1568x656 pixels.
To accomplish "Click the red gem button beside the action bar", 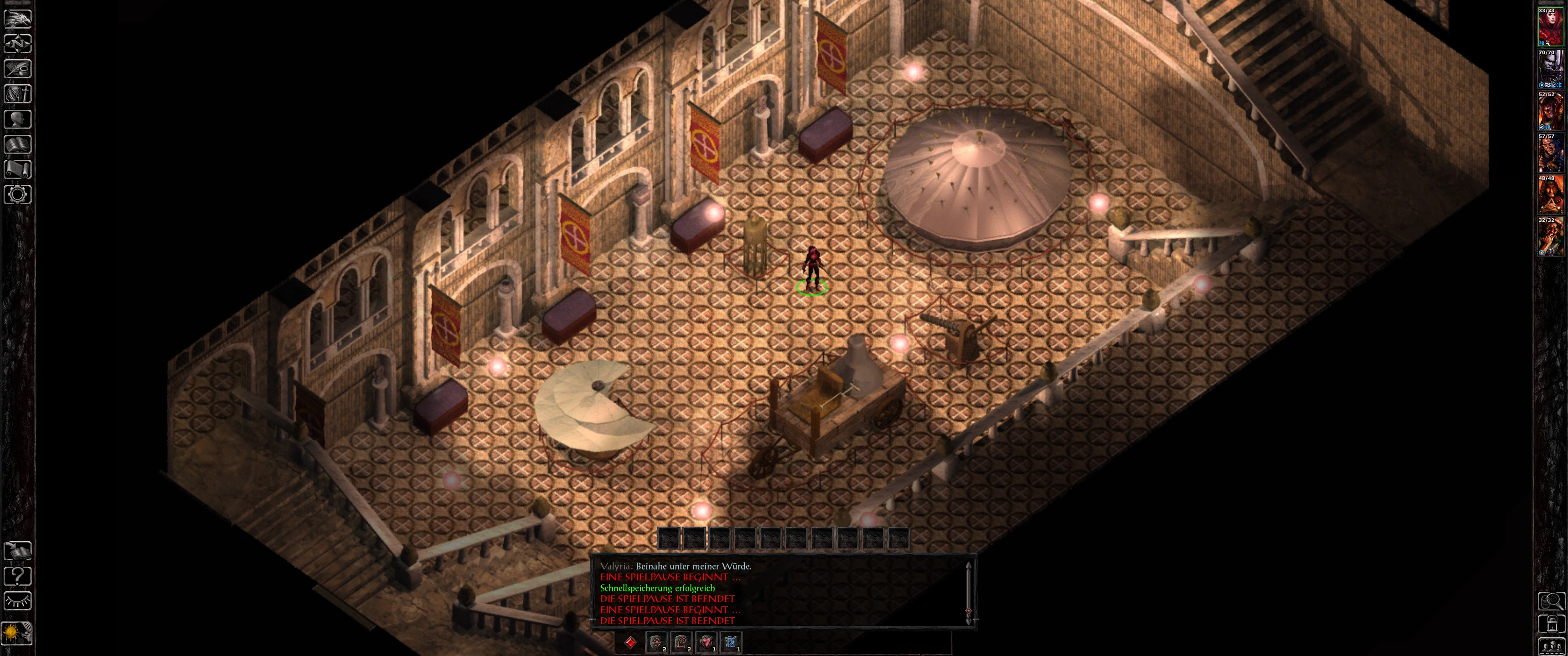I will (x=630, y=642).
